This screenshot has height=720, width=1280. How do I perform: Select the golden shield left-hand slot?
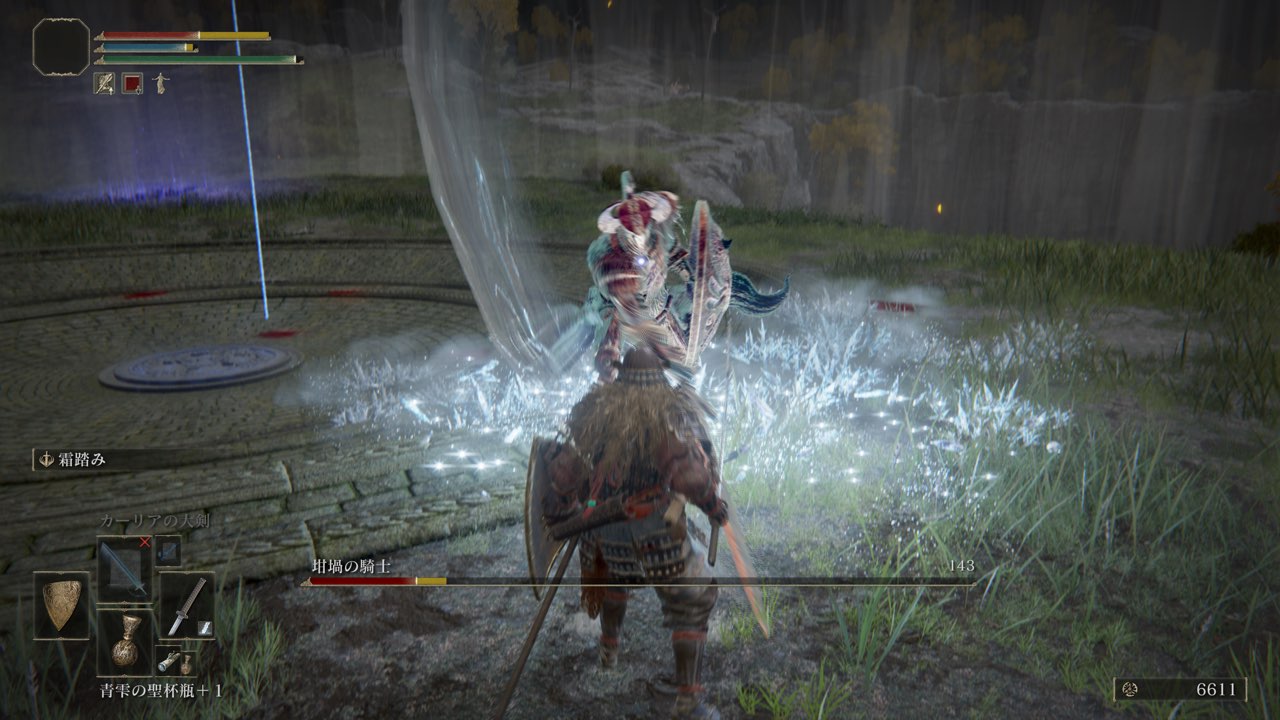[61, 605]
